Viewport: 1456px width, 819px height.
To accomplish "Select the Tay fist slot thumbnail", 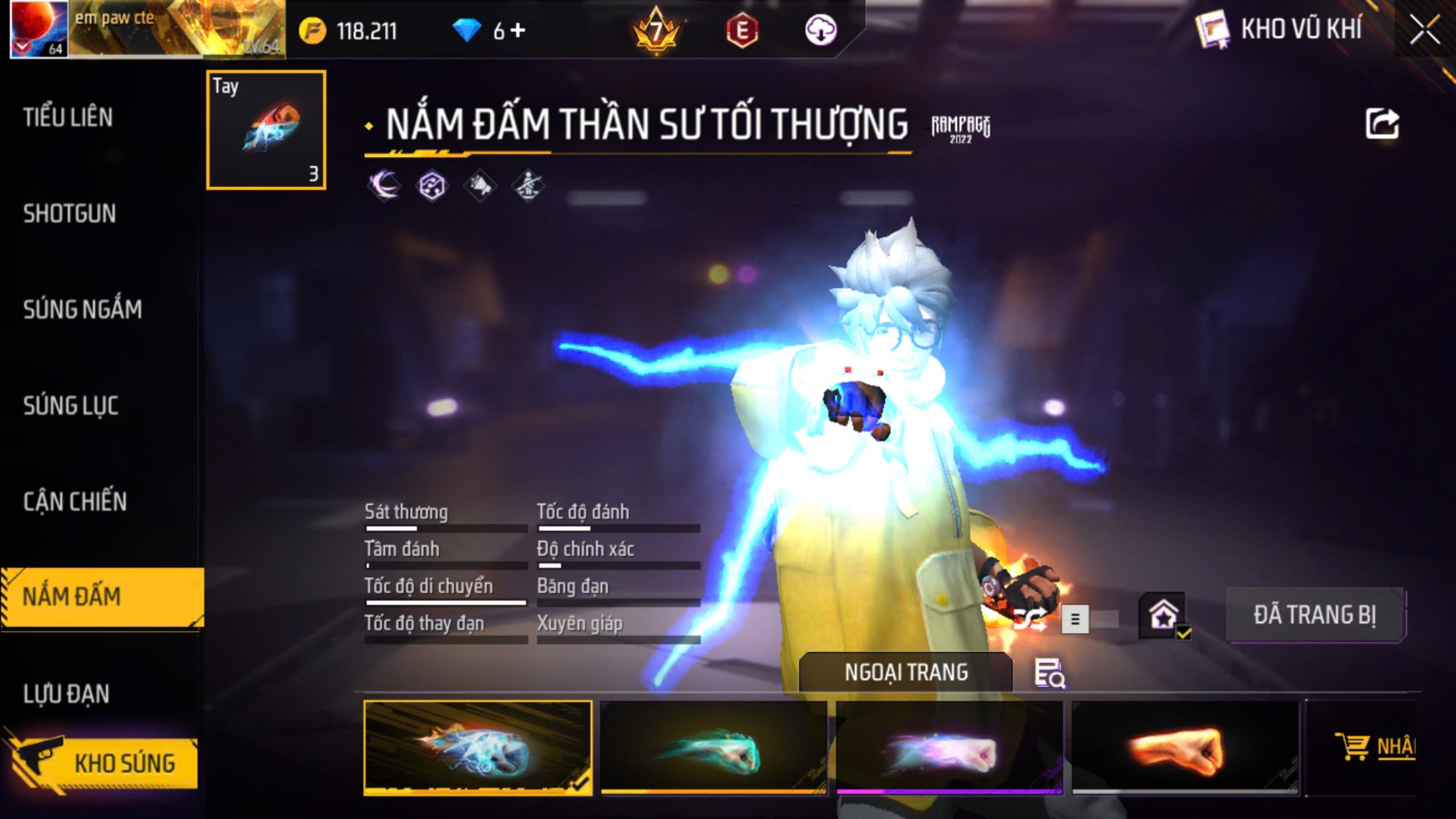I will (x=266, y=130).
